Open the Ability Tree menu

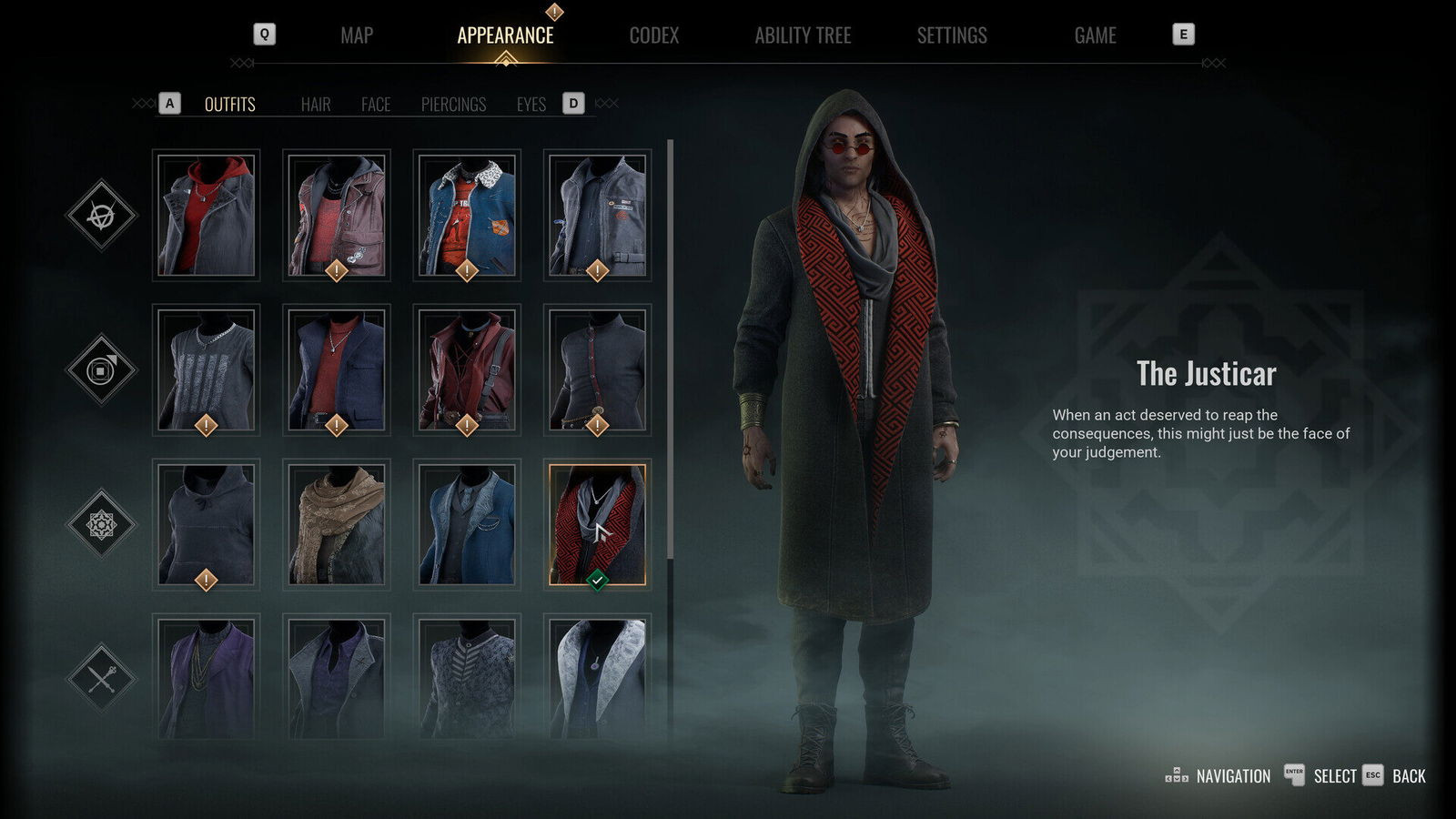click(x=804, y=35)
